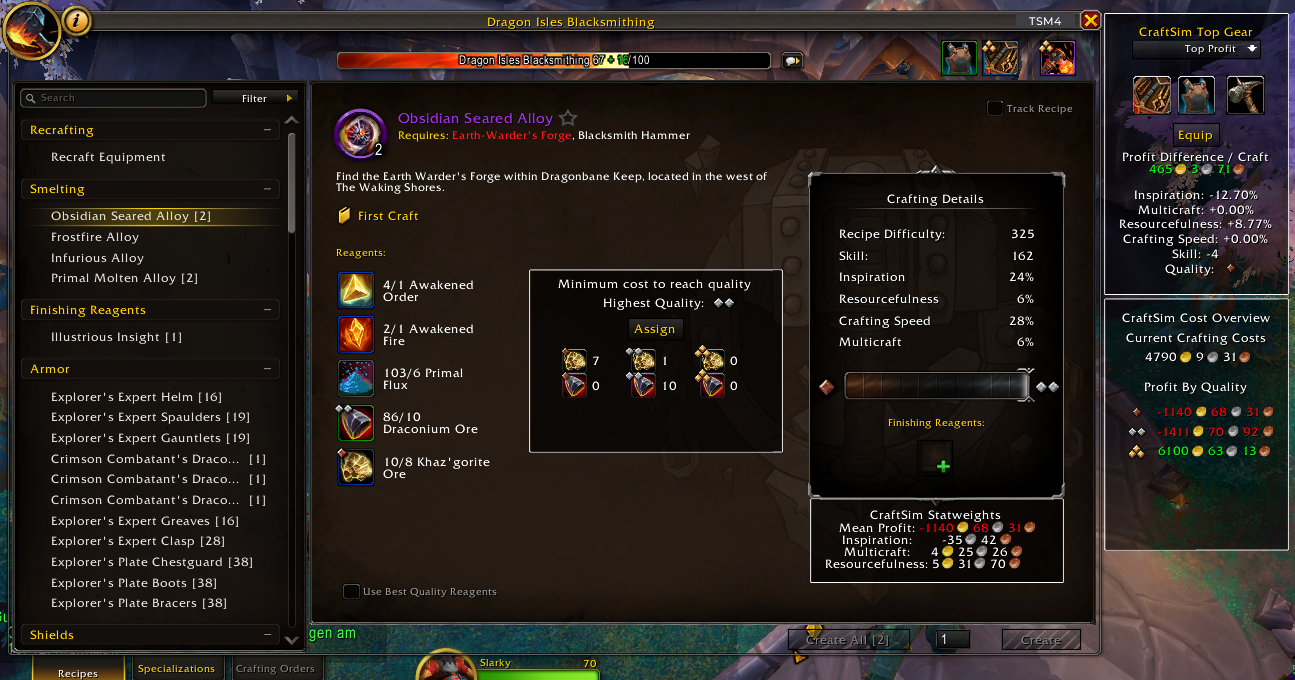Equip the CraftSim top gear
The image size is (1295, 680).
tap(1195, 135)
